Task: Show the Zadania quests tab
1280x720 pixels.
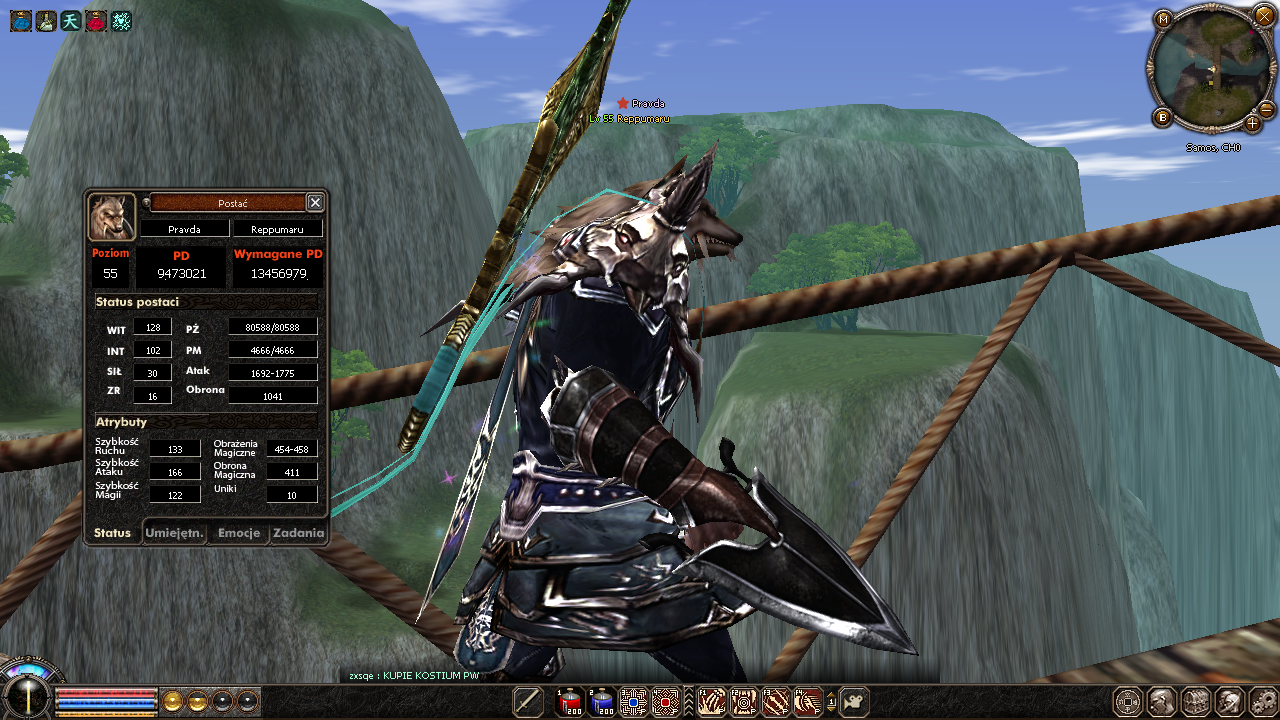Action: click(x=299, y=533)
